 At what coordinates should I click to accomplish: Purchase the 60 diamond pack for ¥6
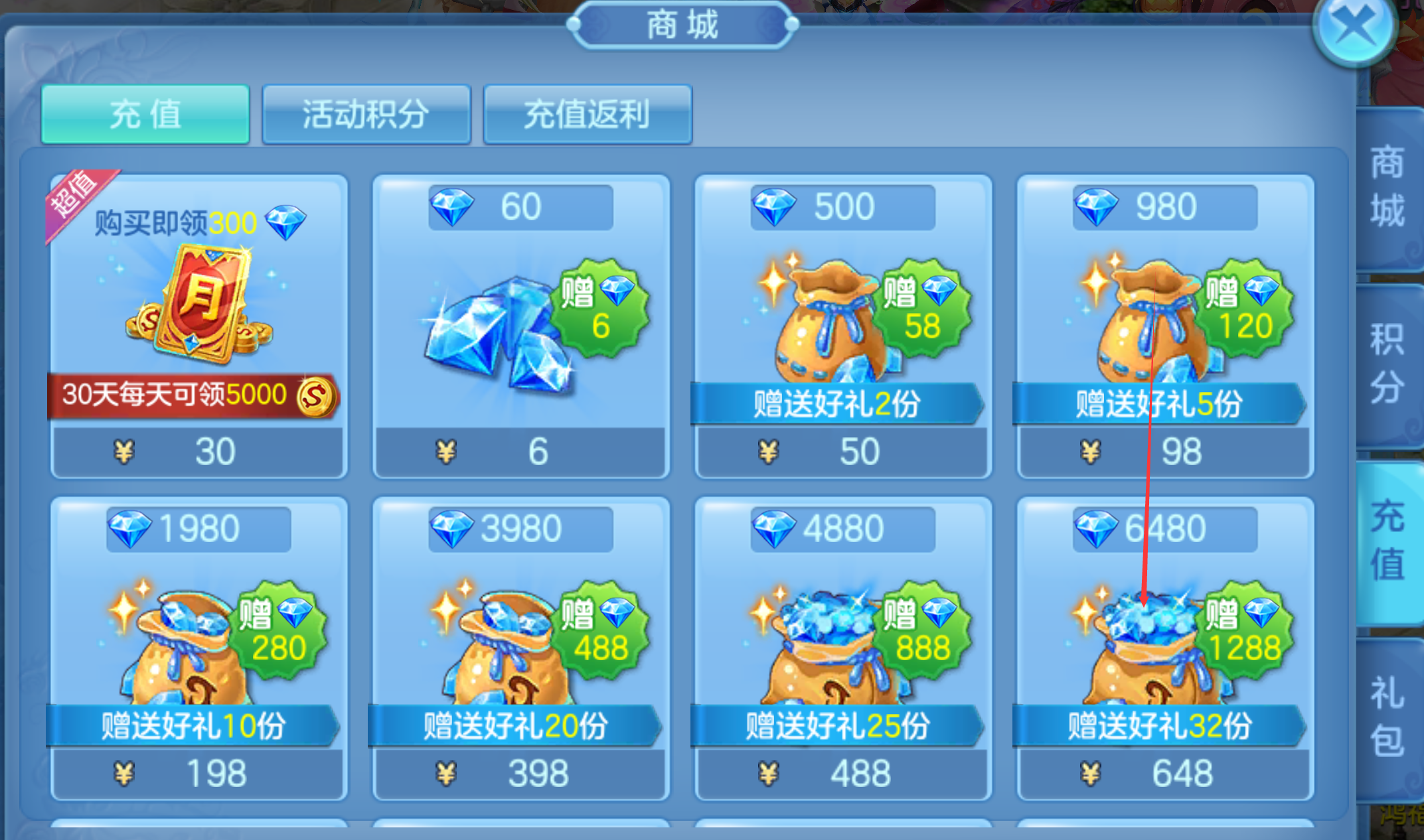tap(521, 326)
